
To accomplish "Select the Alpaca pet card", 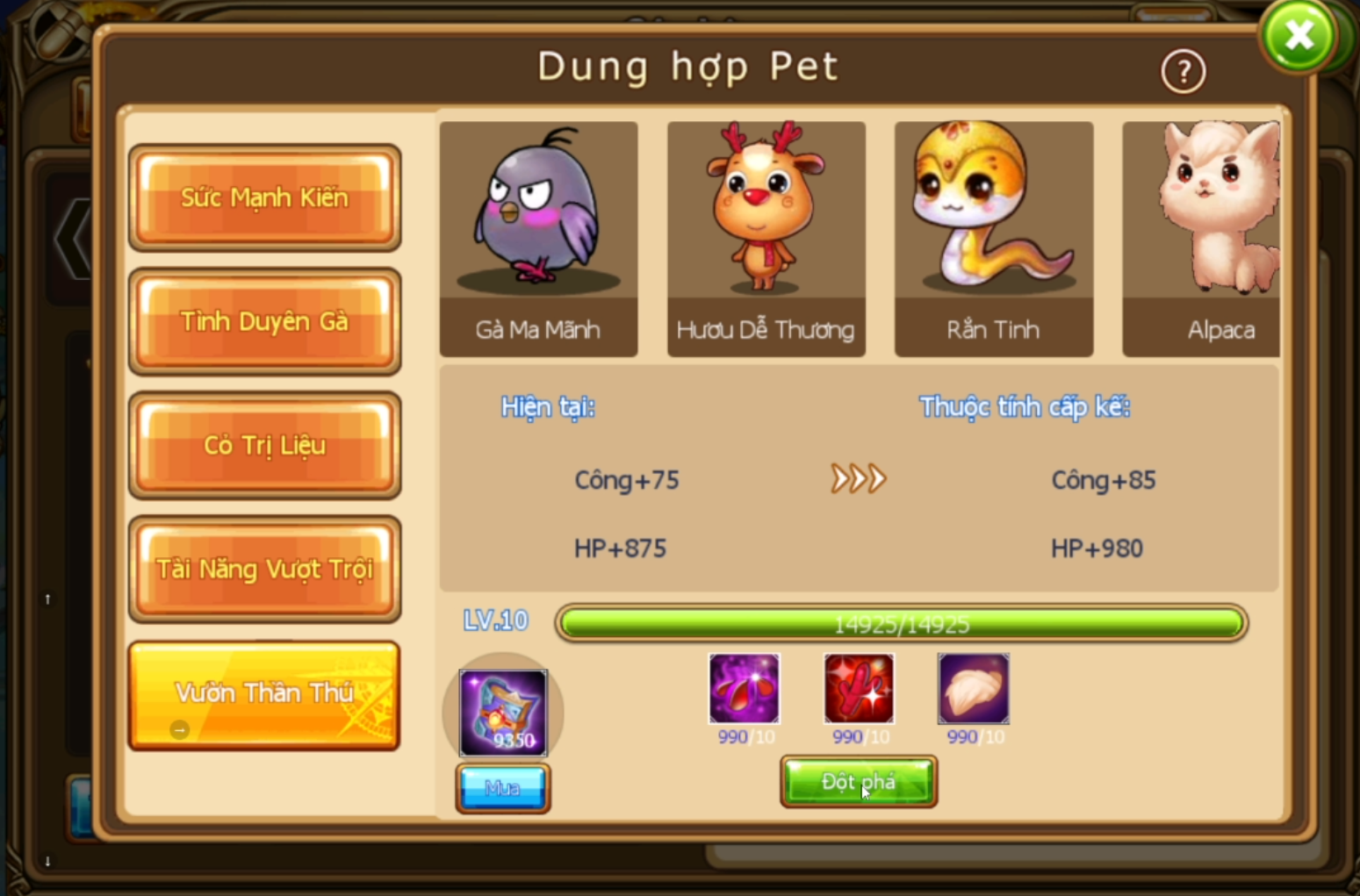I will click(1201, 239).
